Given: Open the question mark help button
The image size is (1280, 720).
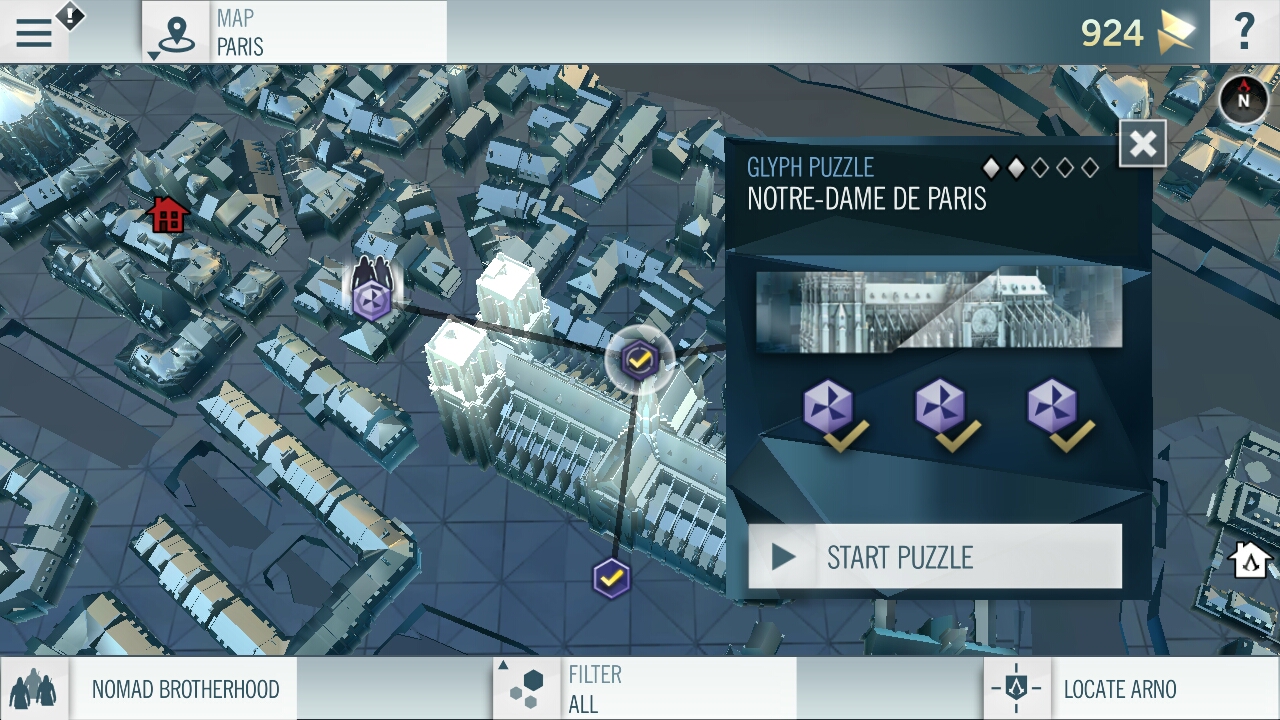Looking at the screenshot, I should [1244, 32].
